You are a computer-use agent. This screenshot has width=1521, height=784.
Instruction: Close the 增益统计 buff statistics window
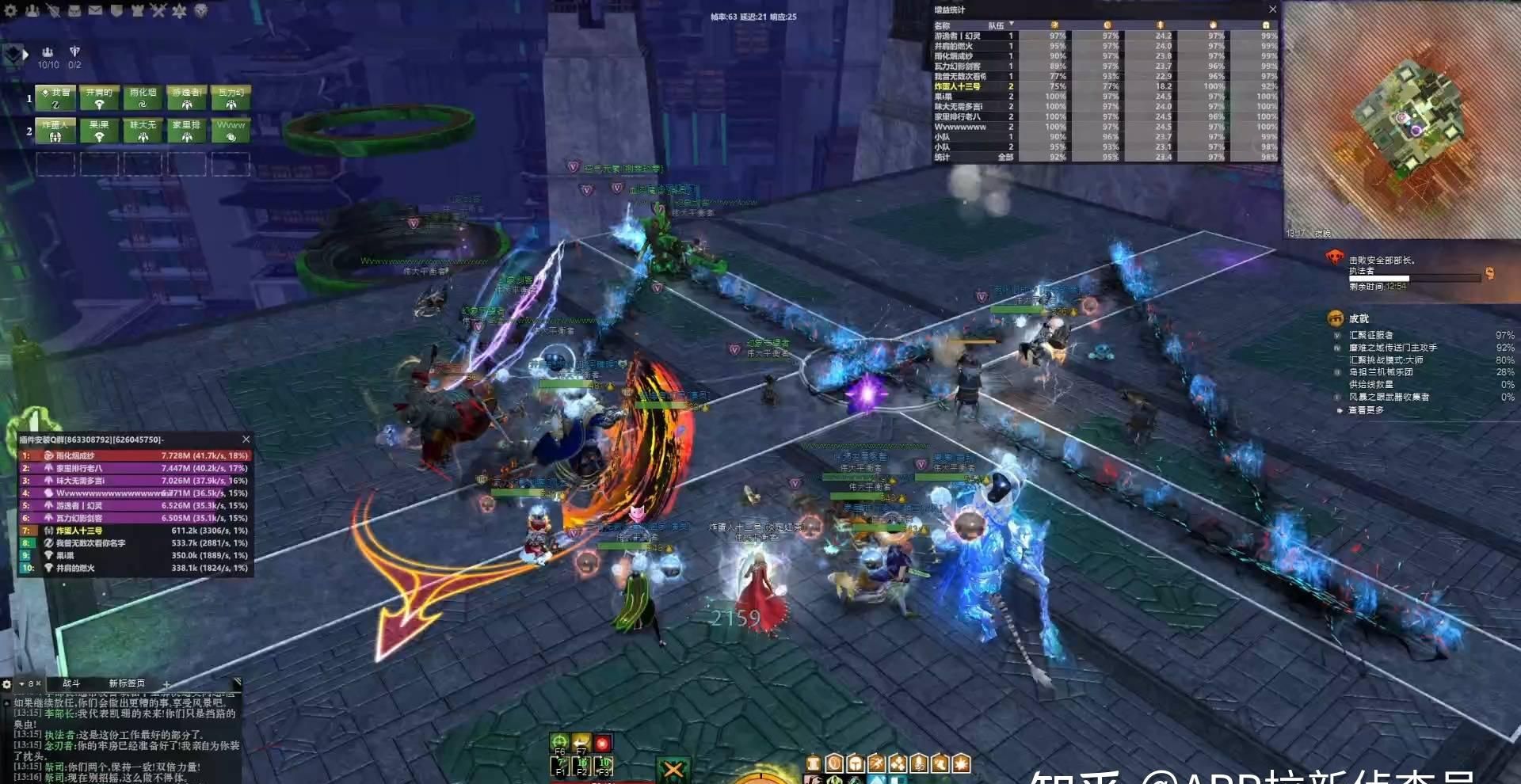(x=1272, y=10)
